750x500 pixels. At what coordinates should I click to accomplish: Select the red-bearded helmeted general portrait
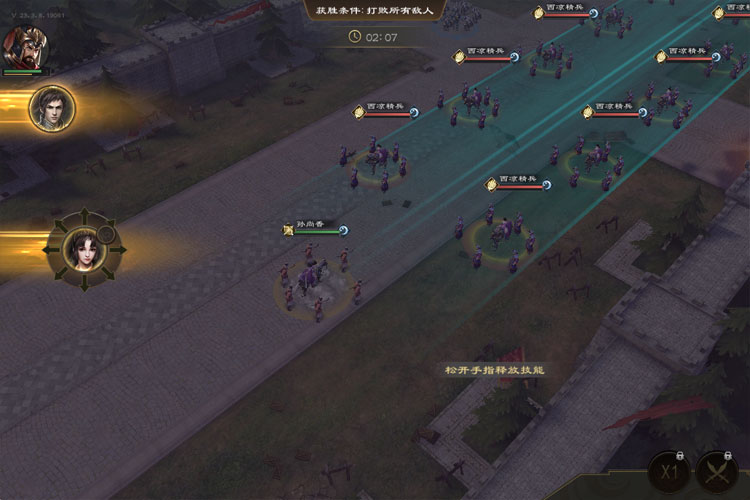point(23,45)
